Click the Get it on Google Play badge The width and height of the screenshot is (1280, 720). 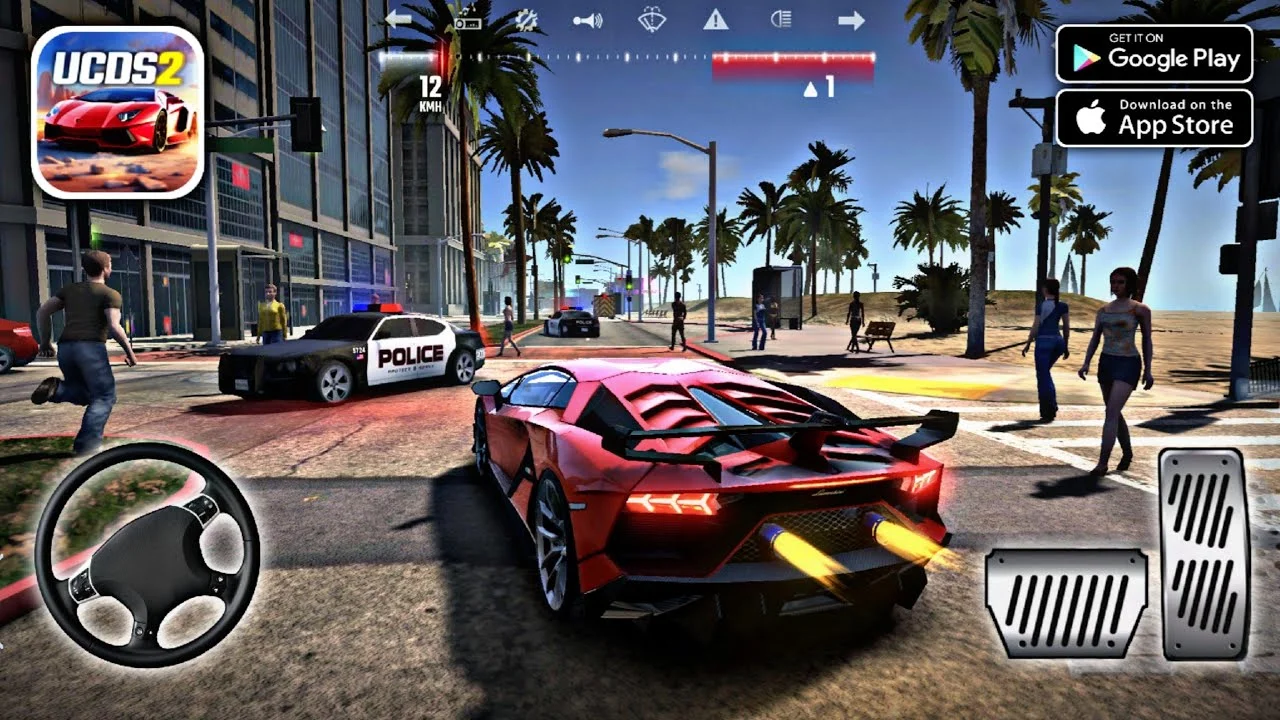tap(1154, 54)
